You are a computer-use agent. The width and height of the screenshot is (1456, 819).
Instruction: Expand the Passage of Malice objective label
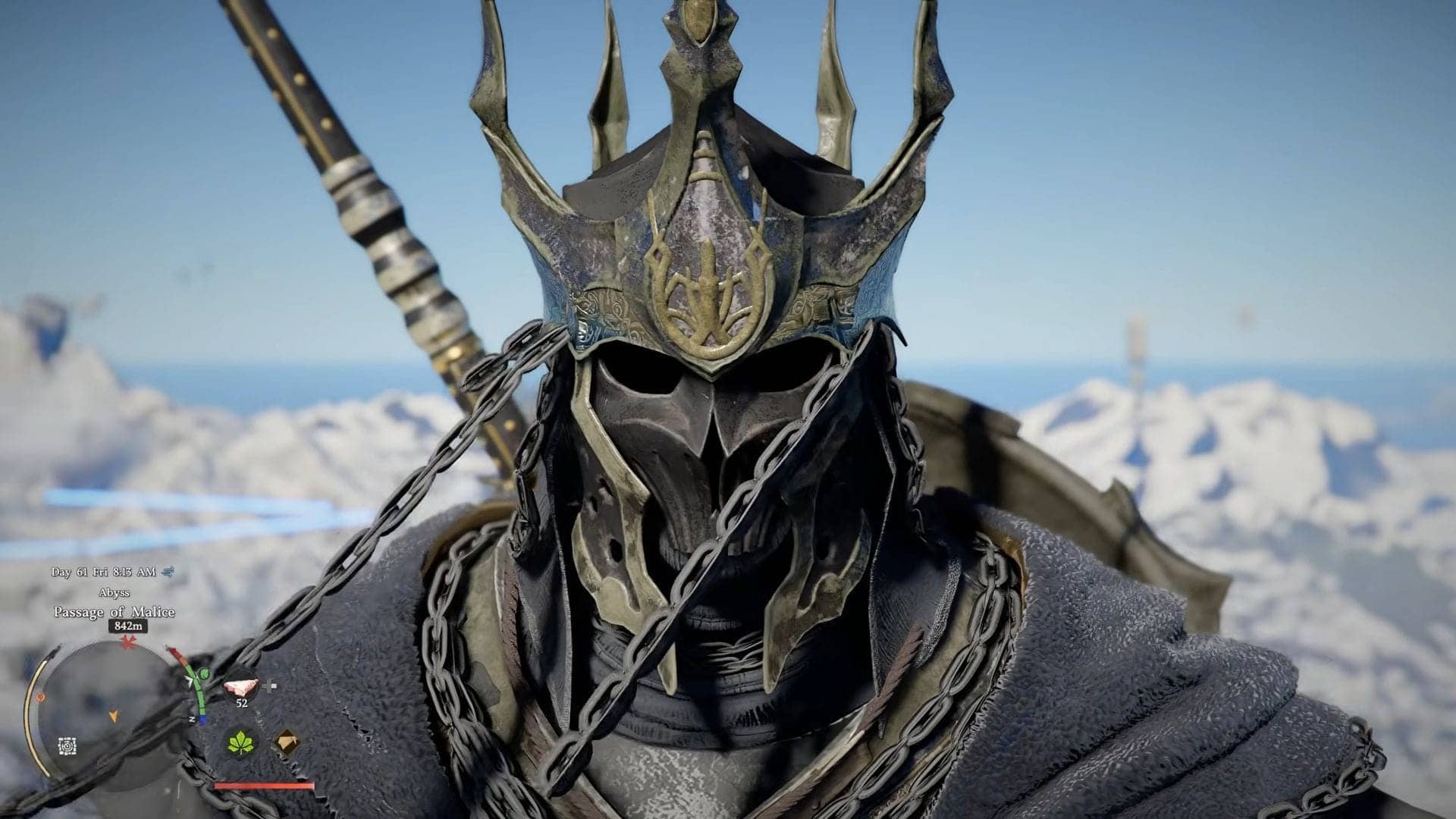pos(115,611)
